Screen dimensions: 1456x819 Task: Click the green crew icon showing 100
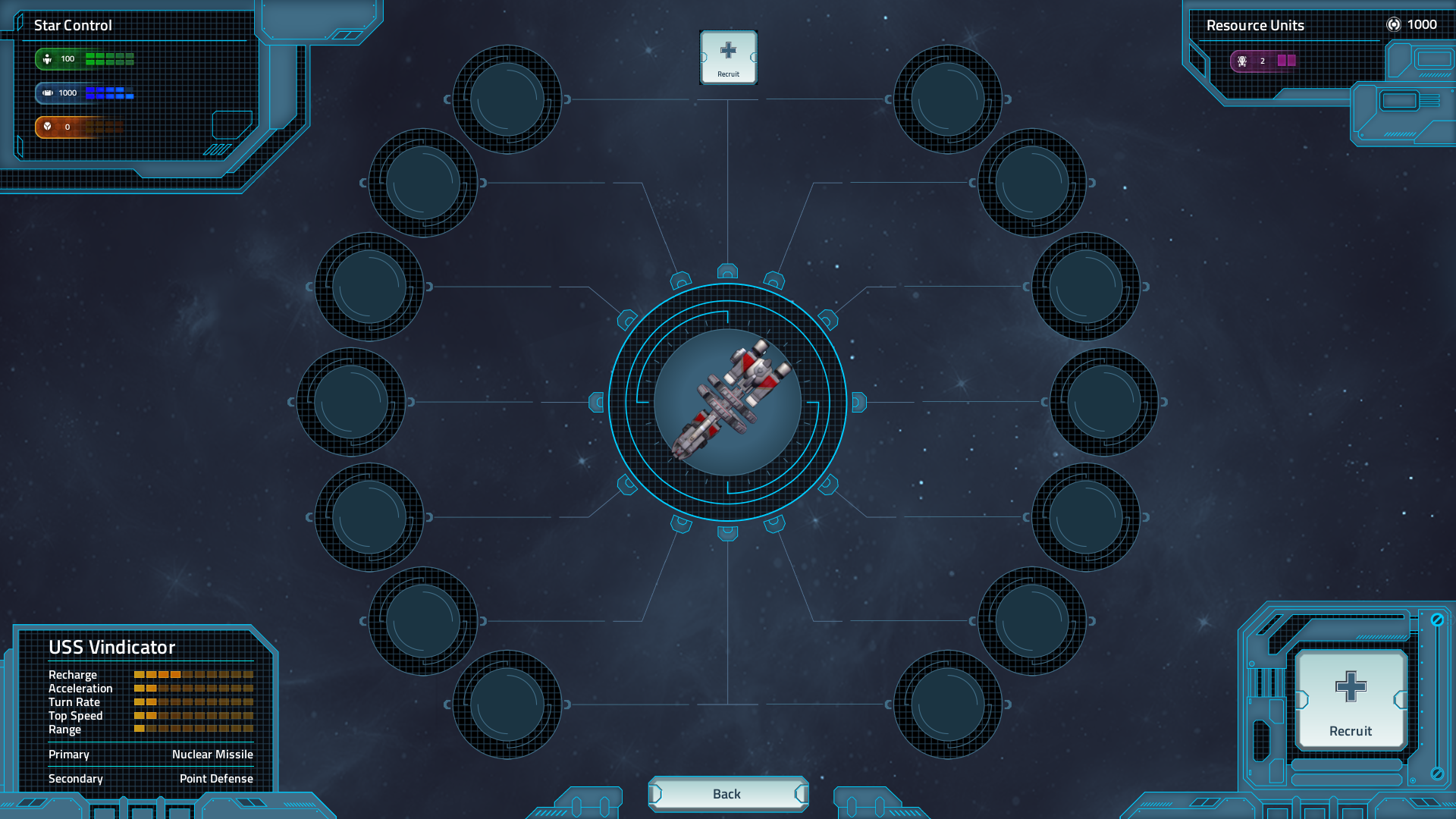[47, 57]
